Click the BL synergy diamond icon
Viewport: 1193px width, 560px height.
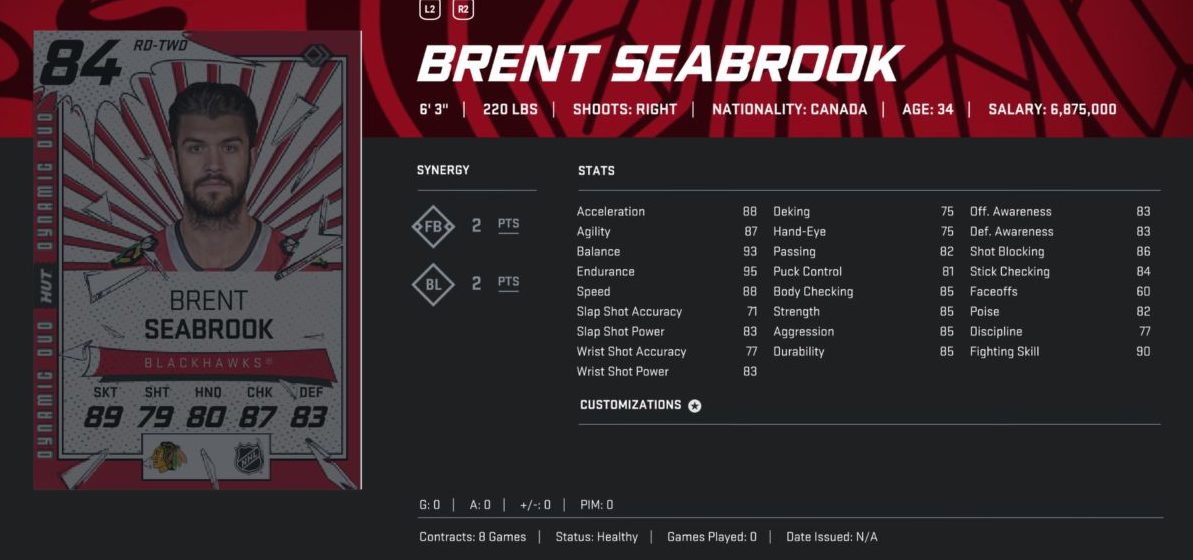point(433,284)
